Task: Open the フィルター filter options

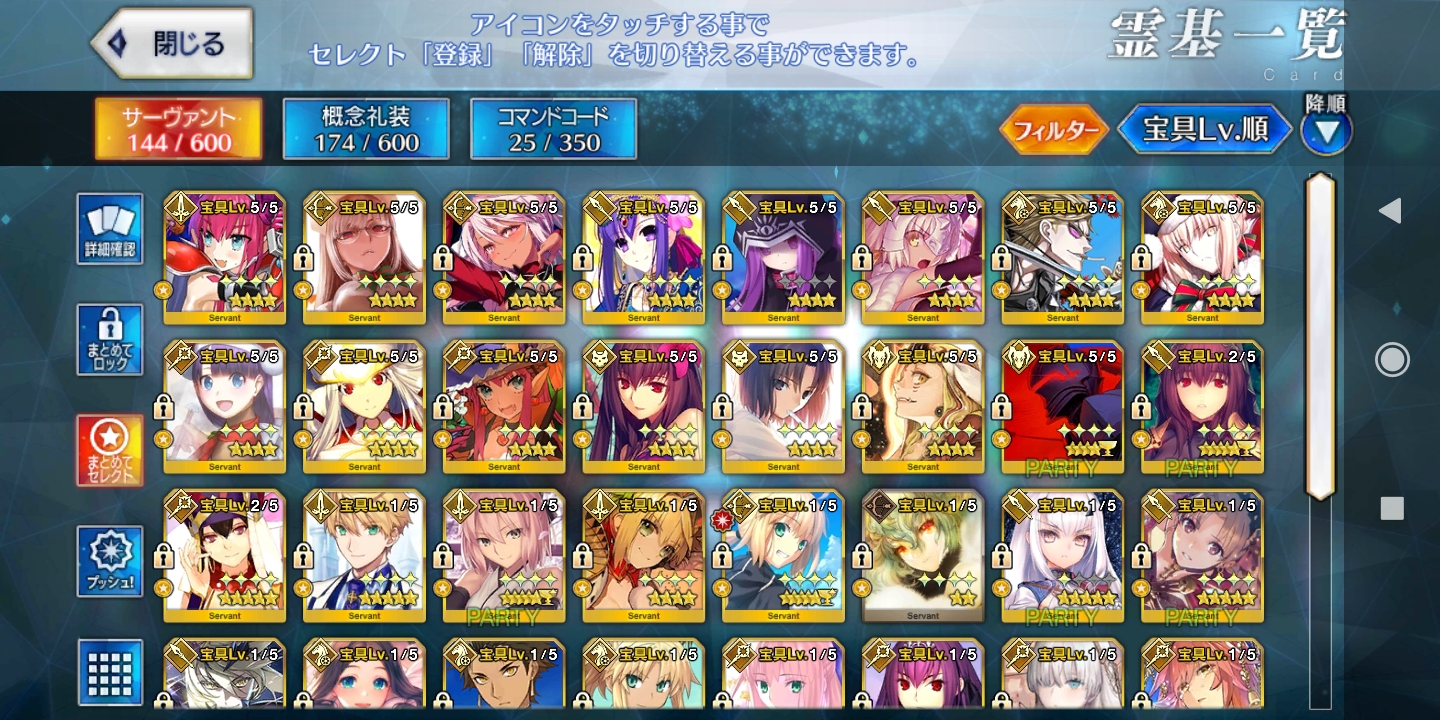Action: (1055, 128)
